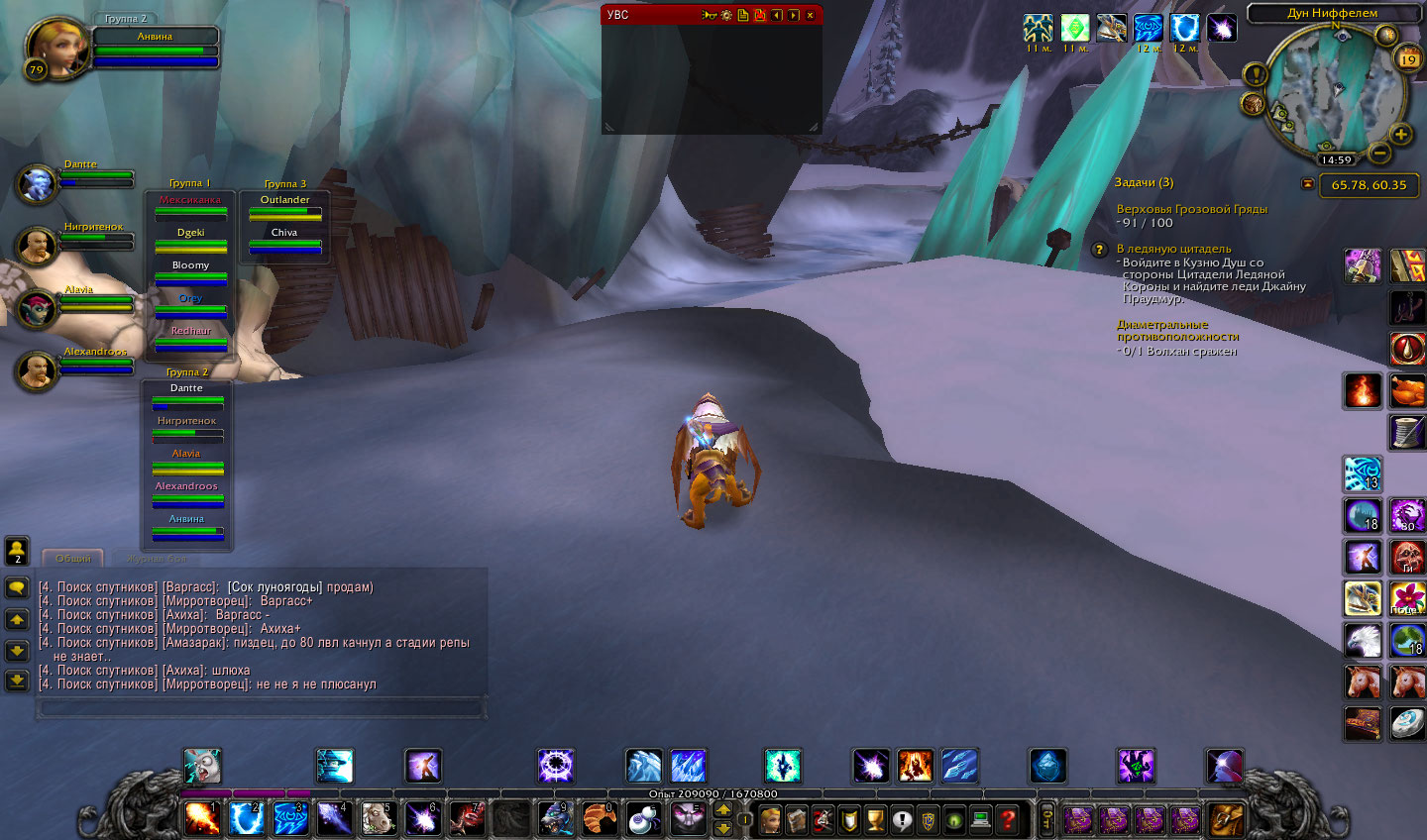Click the player portrait of Анвина
Viewport: 1427px width, 840px height.
click(x=55, y=48)
